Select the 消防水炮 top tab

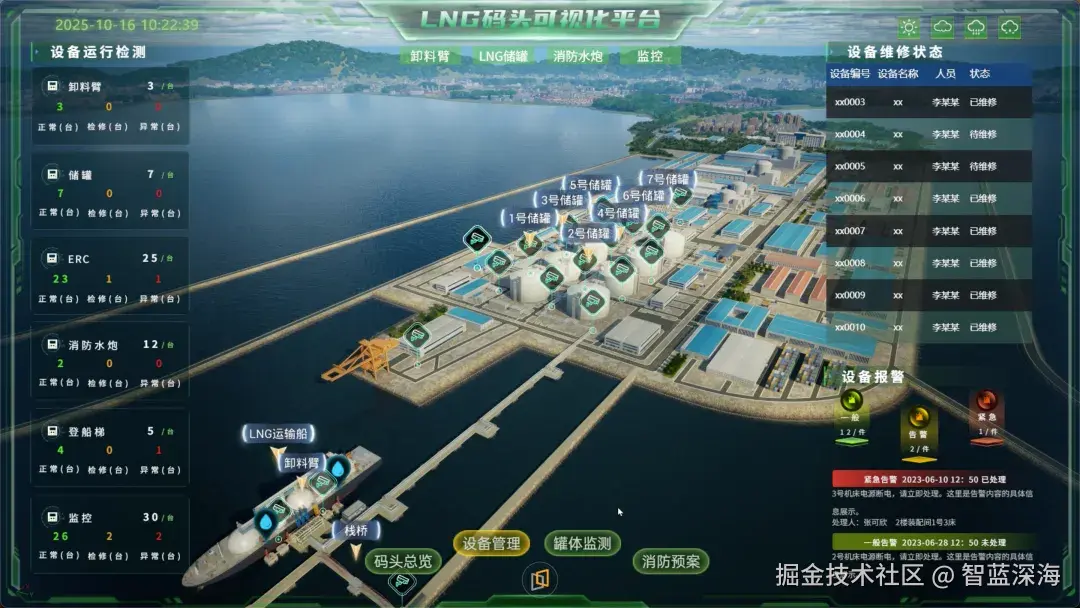(578, 57)
